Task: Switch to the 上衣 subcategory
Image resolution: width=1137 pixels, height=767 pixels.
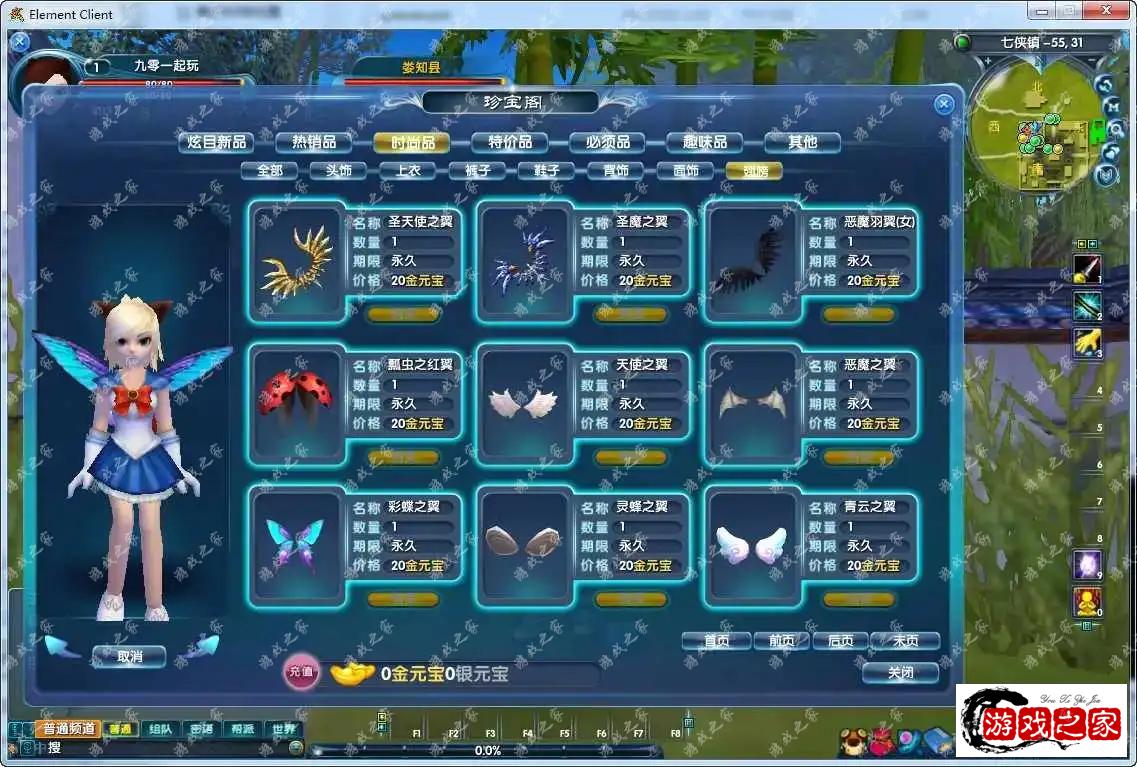Action: [x=407, y=170]
